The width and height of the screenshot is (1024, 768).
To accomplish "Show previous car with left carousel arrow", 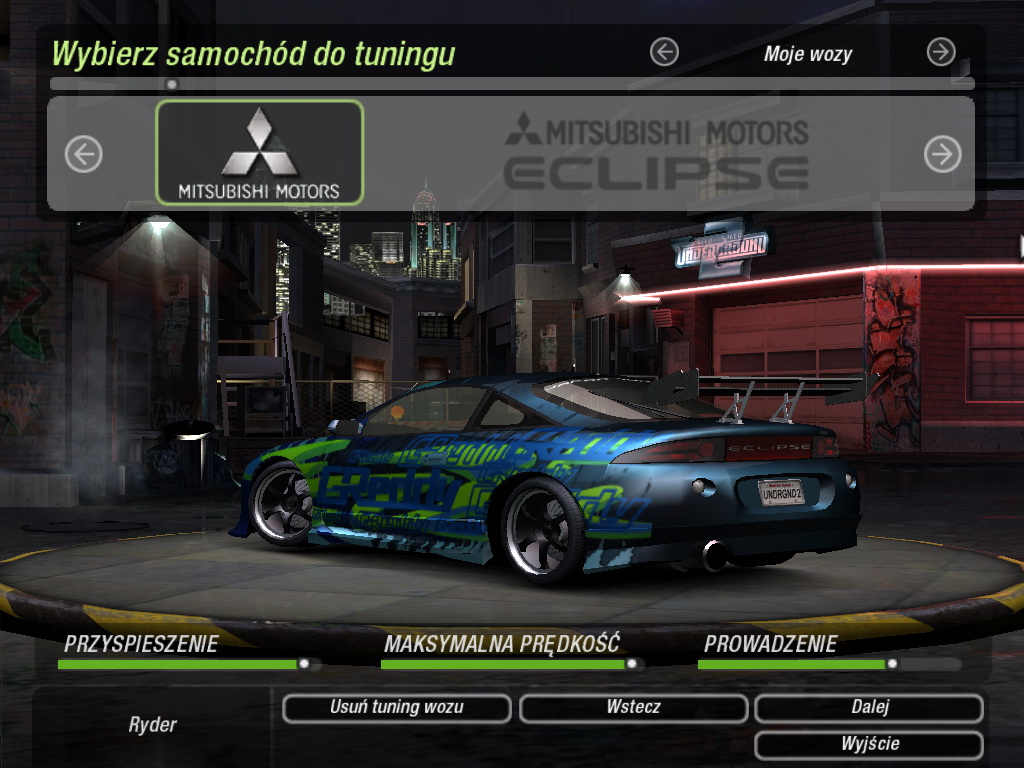I will pyautogui.click(x=84, y=154).
